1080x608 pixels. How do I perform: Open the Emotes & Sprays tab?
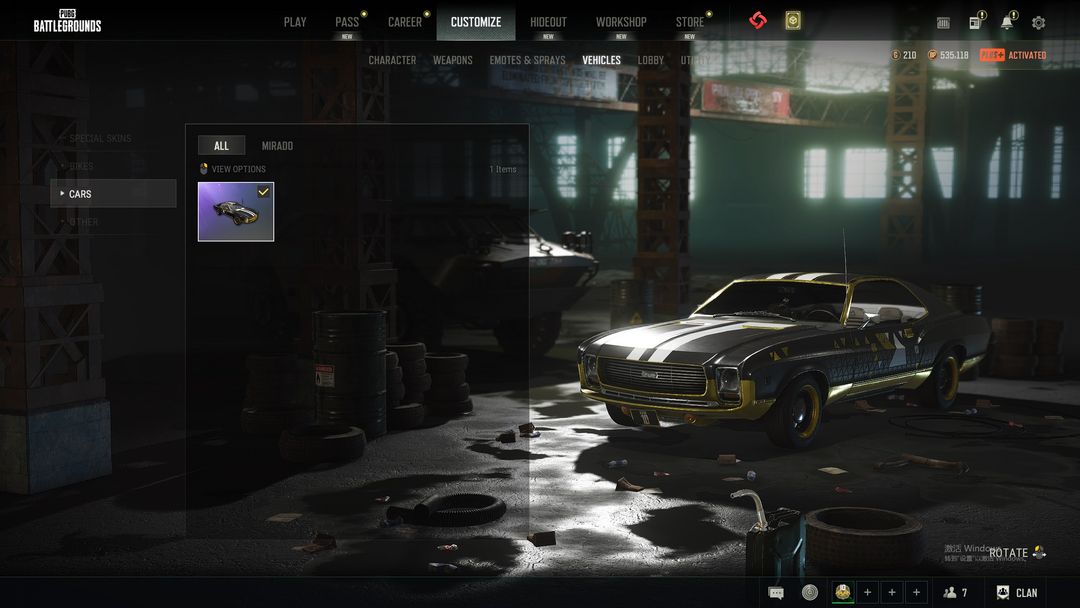point(527,60)
